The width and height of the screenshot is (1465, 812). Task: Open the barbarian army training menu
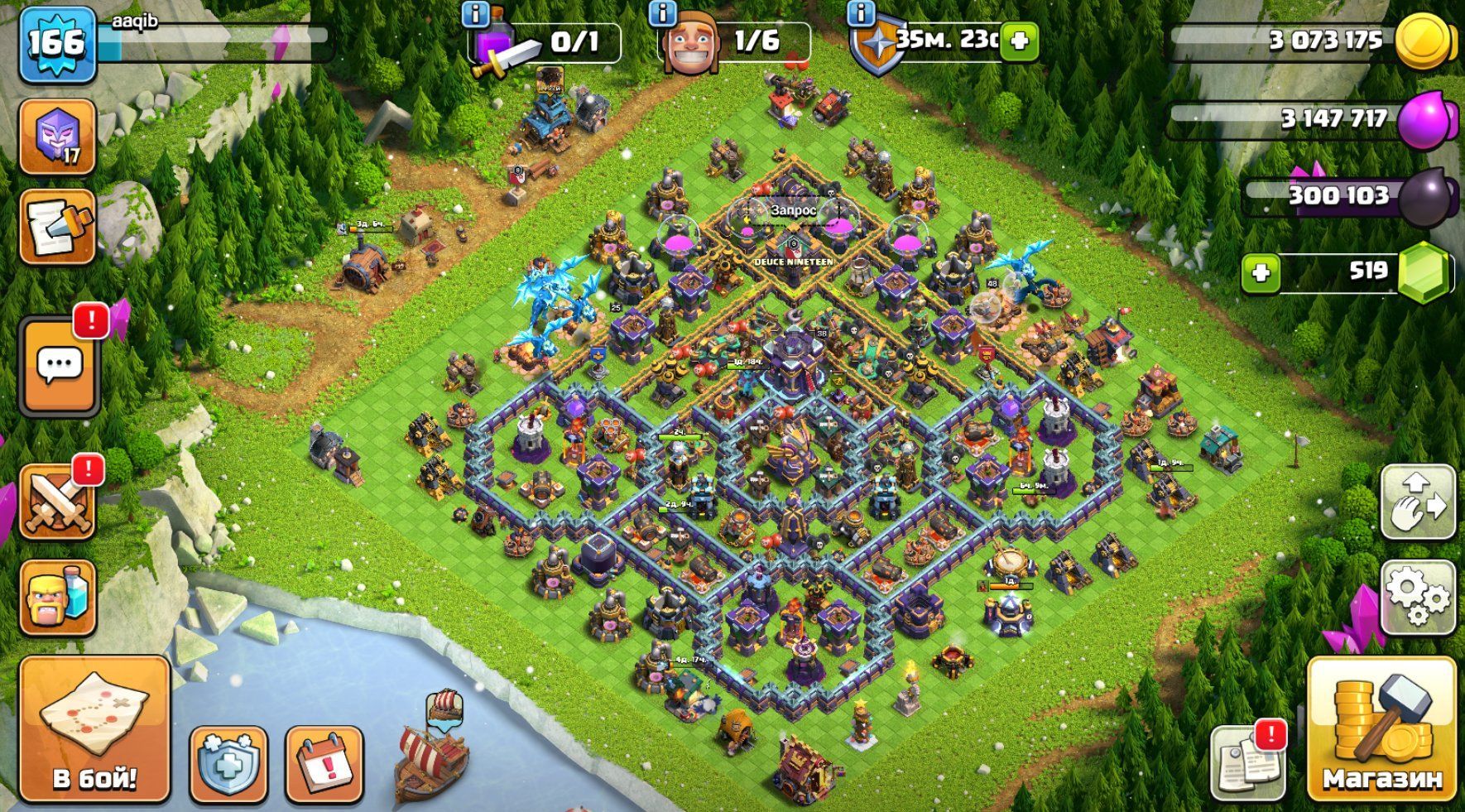[x=57, y=597]
